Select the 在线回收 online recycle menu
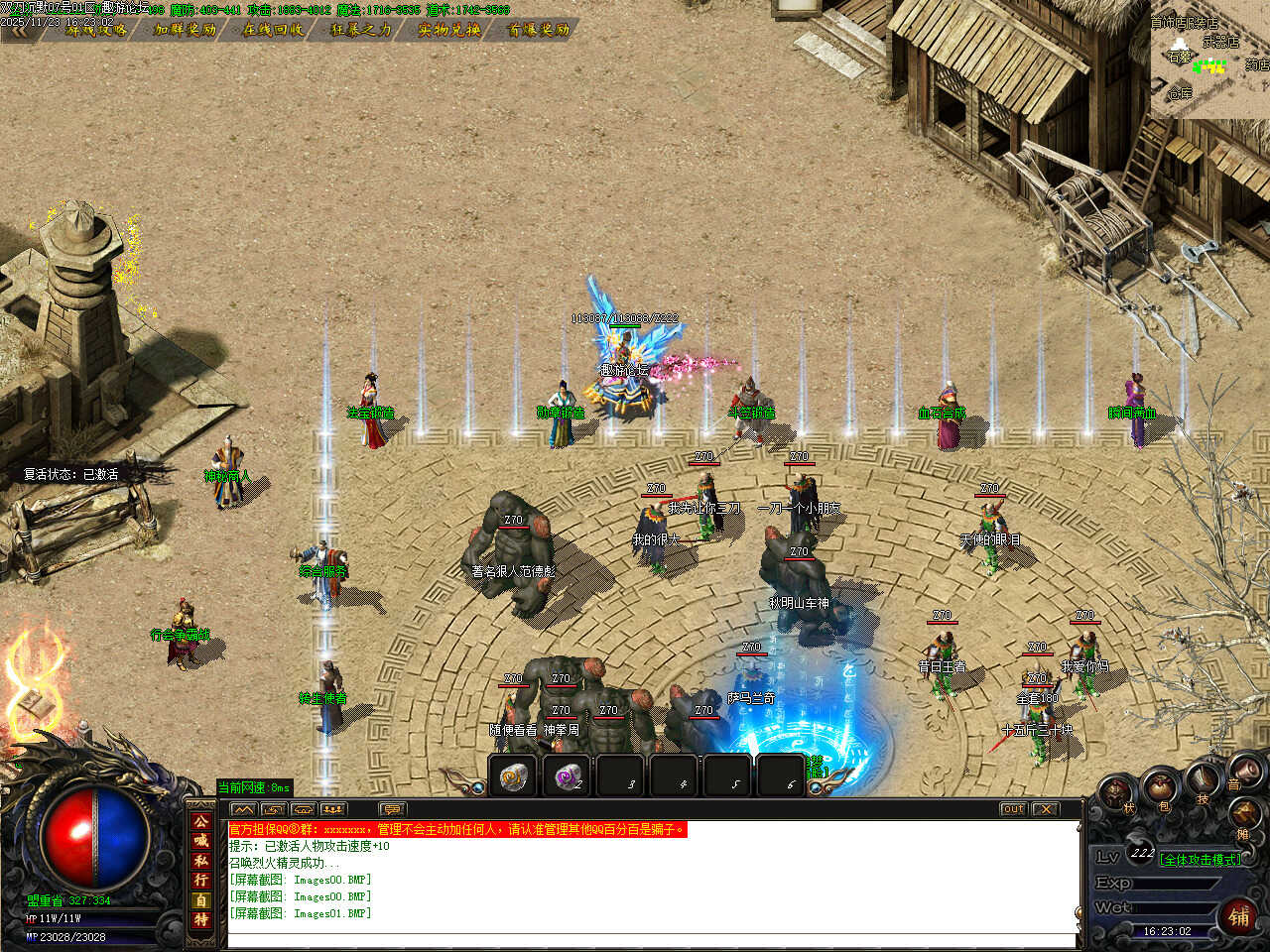This screenshot has width=1270, height=952. pyautogui.click(x=274, y=30)
